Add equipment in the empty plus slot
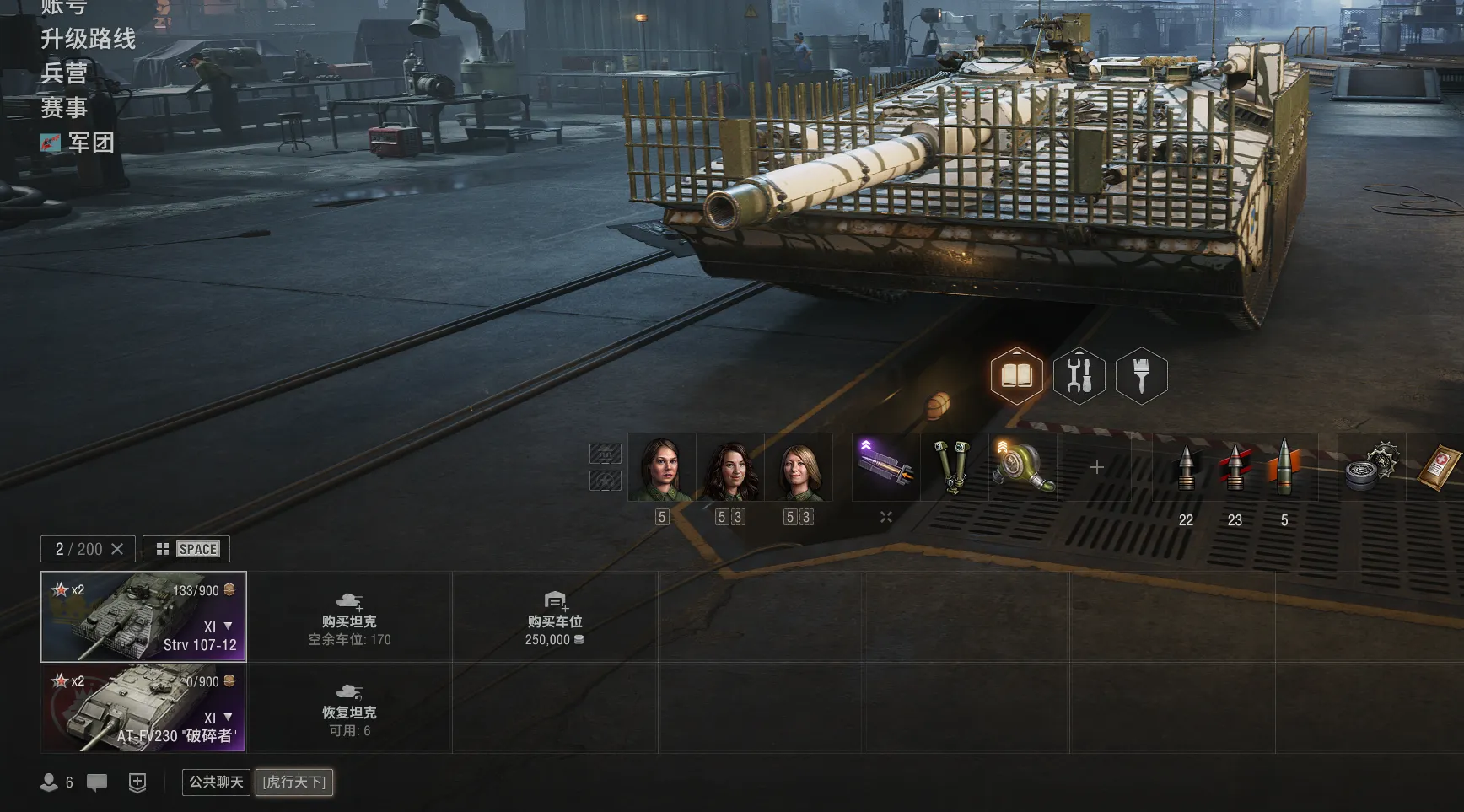Screen dimensions: 1464x812 (1096, 467)
